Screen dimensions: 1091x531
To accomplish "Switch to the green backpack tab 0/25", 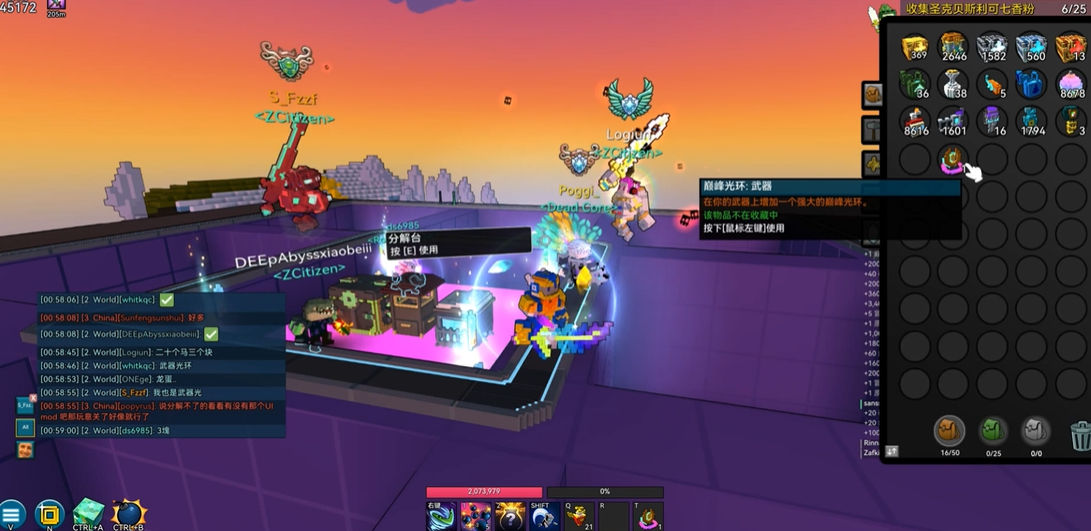I will (x=993, y=432).
